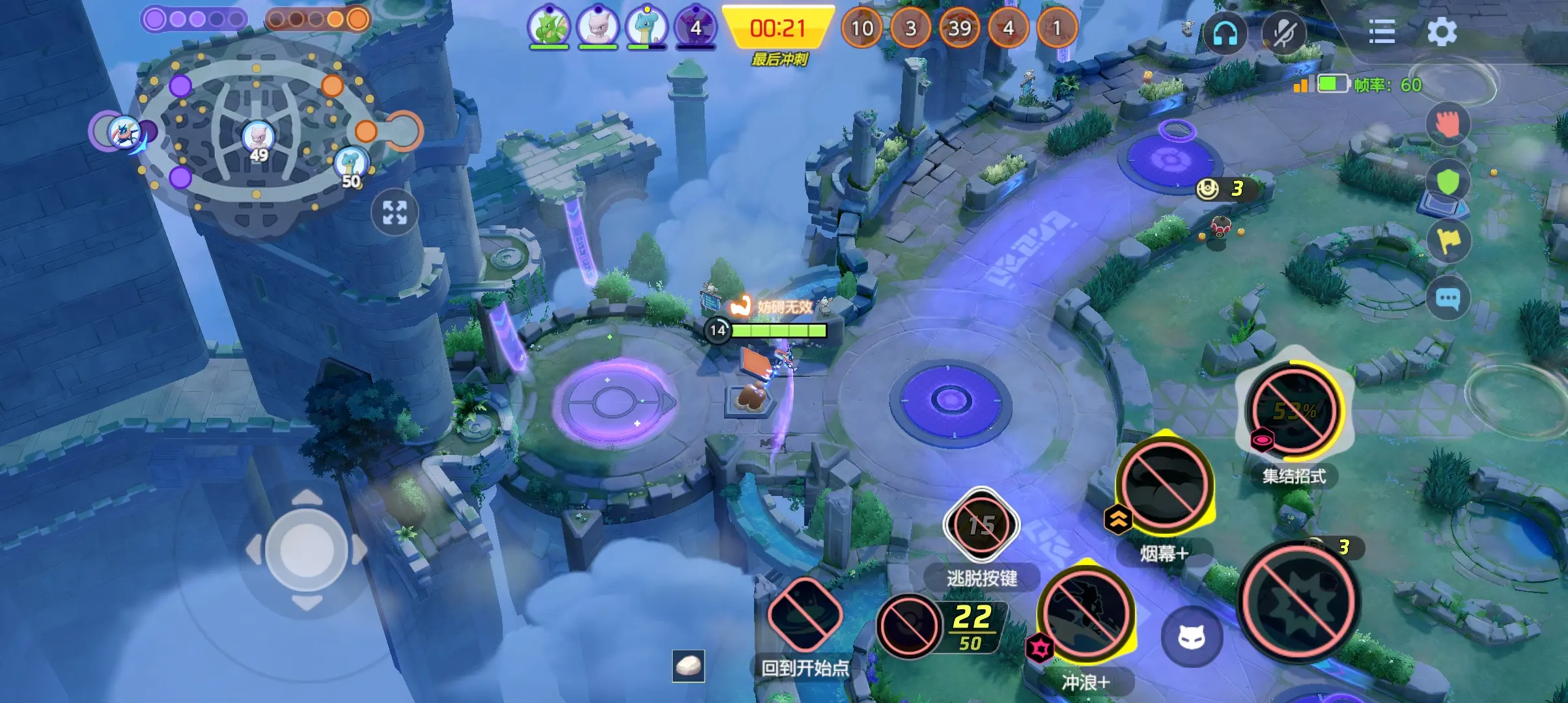Open the settings gear menu
Image resolution: width=1568 pixels, height=703 pixels.
click(1441, 31)
